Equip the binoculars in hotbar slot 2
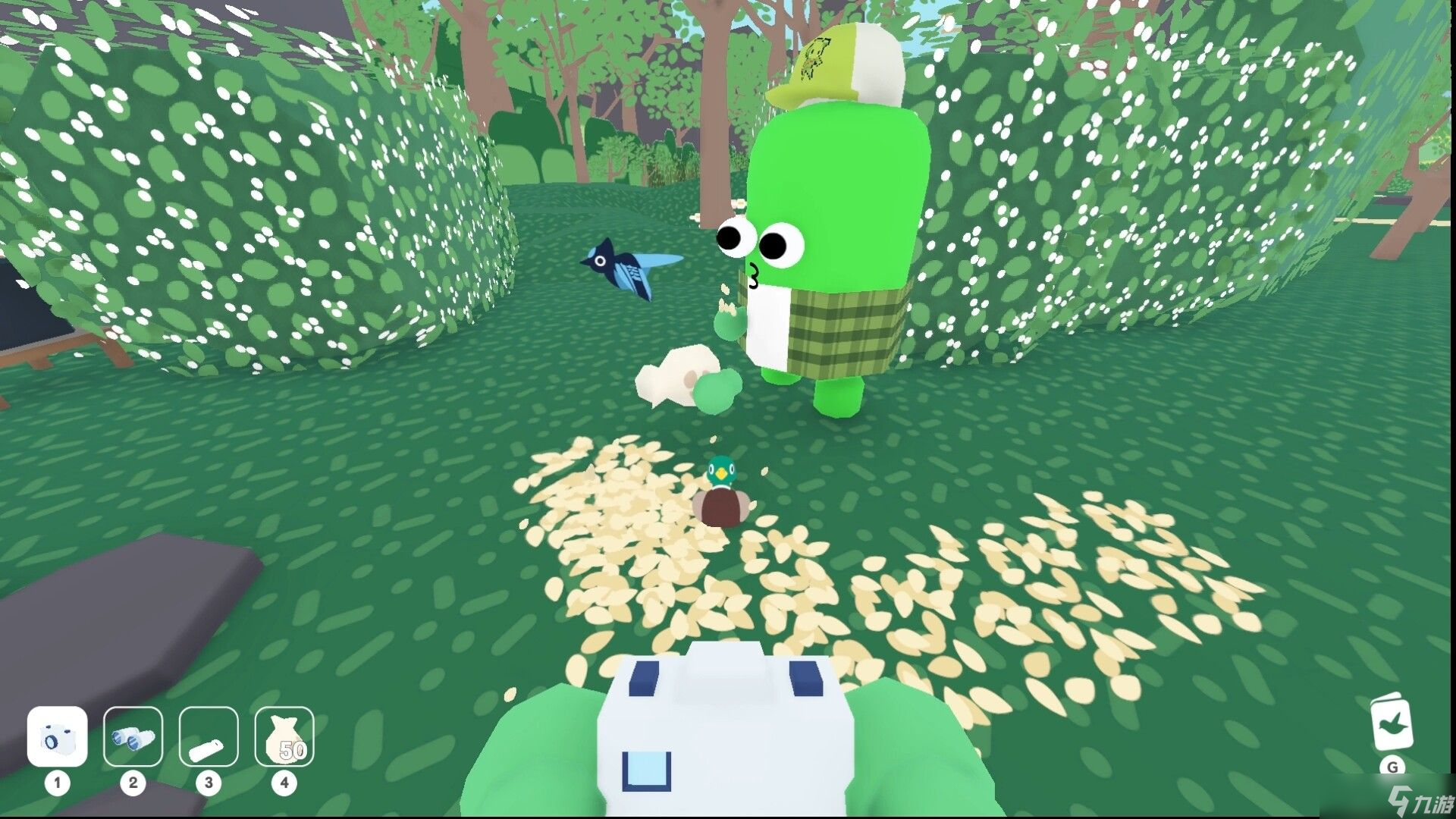The image size is (1456, 819). (x=133, y=737)
